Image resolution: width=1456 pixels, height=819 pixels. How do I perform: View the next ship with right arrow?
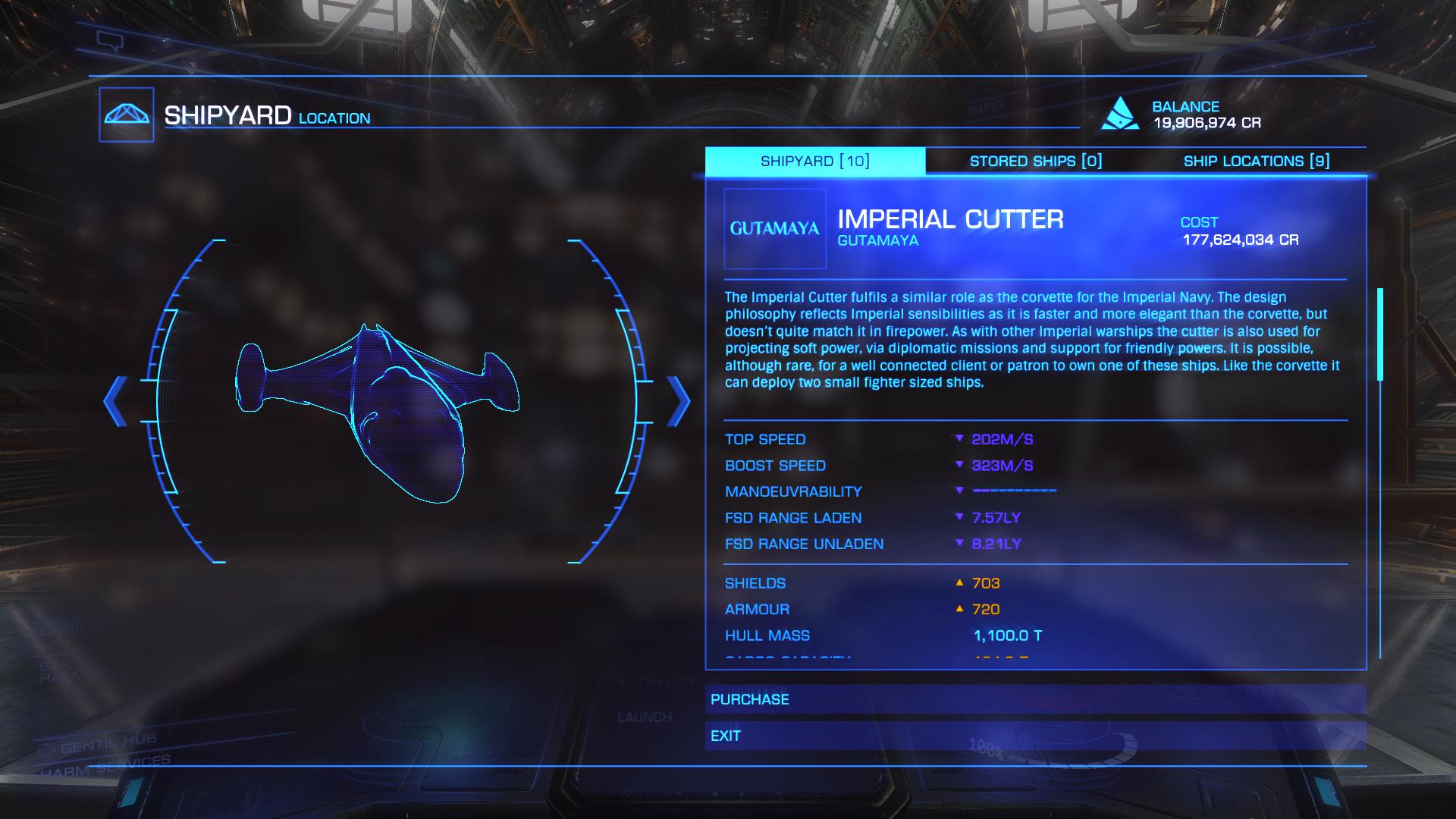(678, 401)
